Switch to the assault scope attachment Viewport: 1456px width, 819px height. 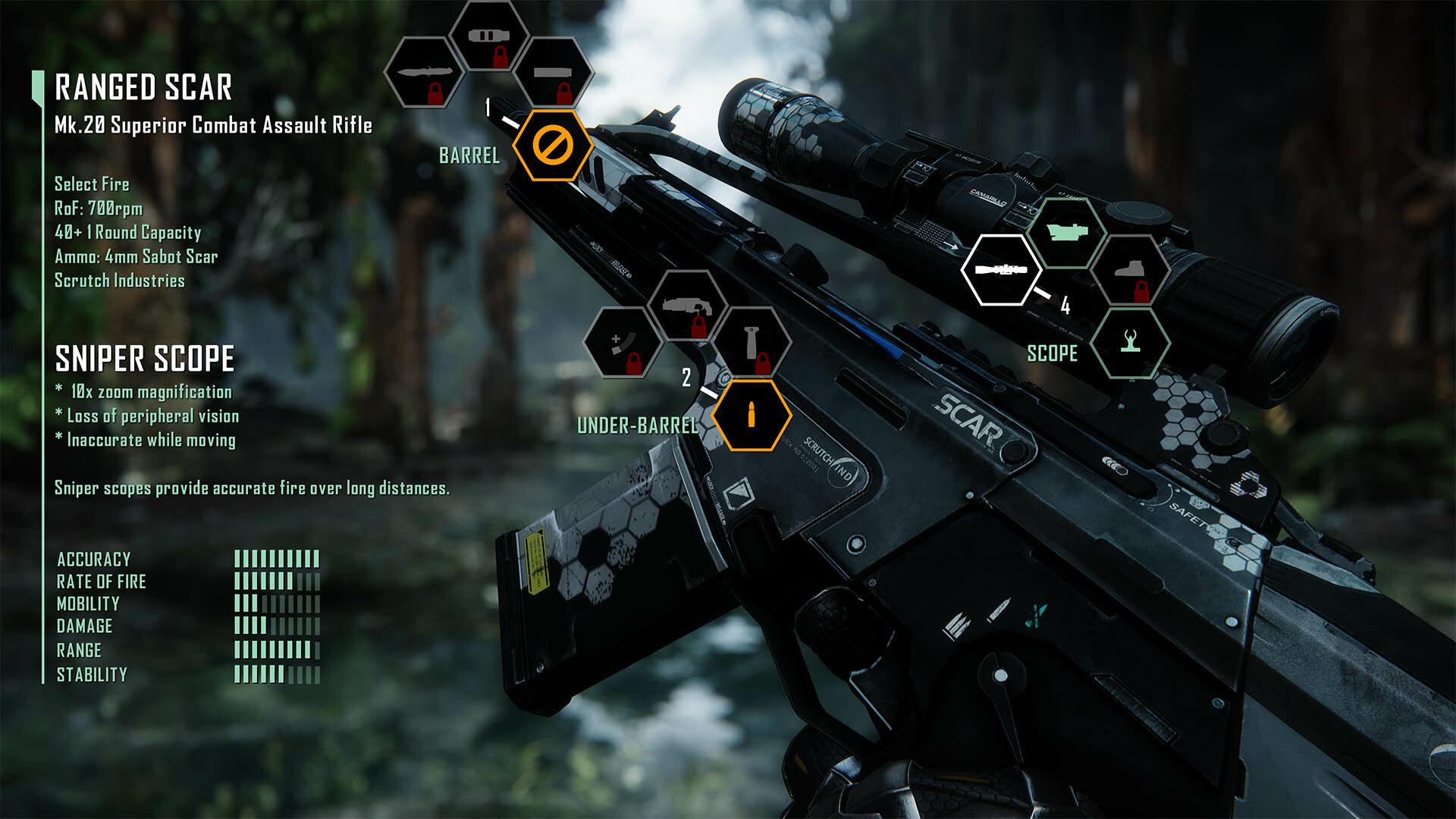click(x=1066, y=233)
